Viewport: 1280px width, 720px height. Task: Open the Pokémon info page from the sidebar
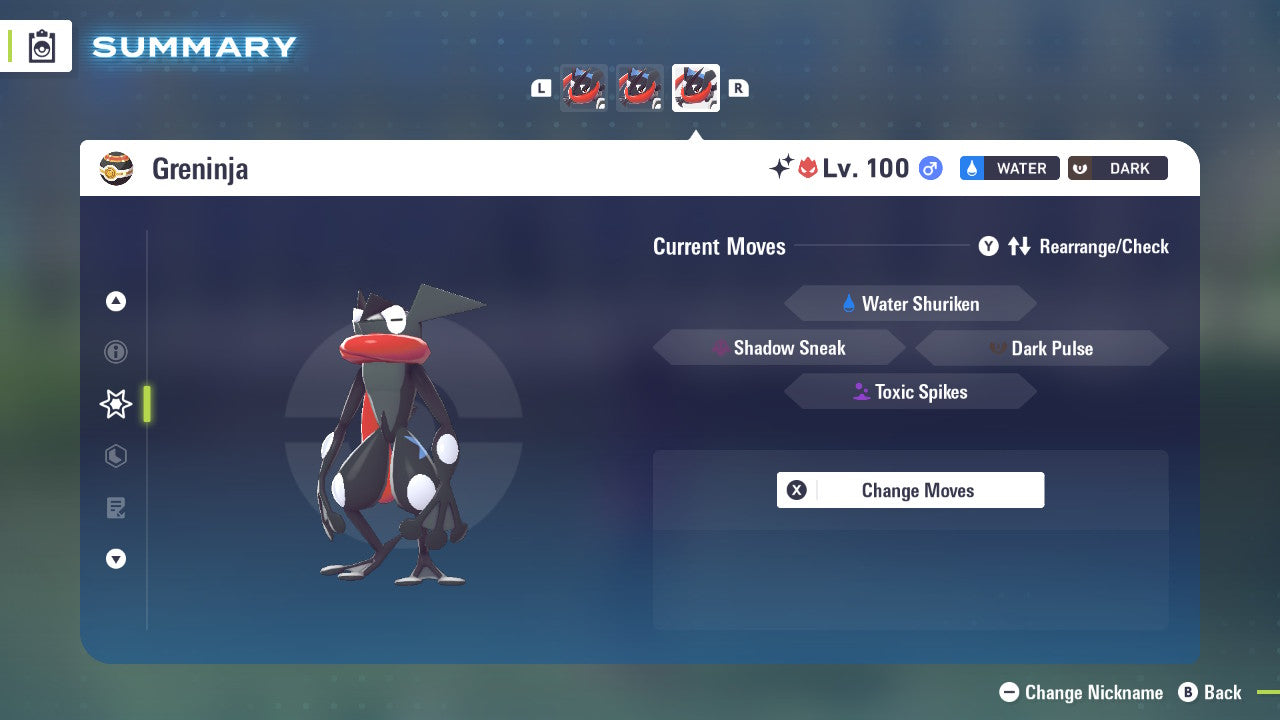point(116,352)
